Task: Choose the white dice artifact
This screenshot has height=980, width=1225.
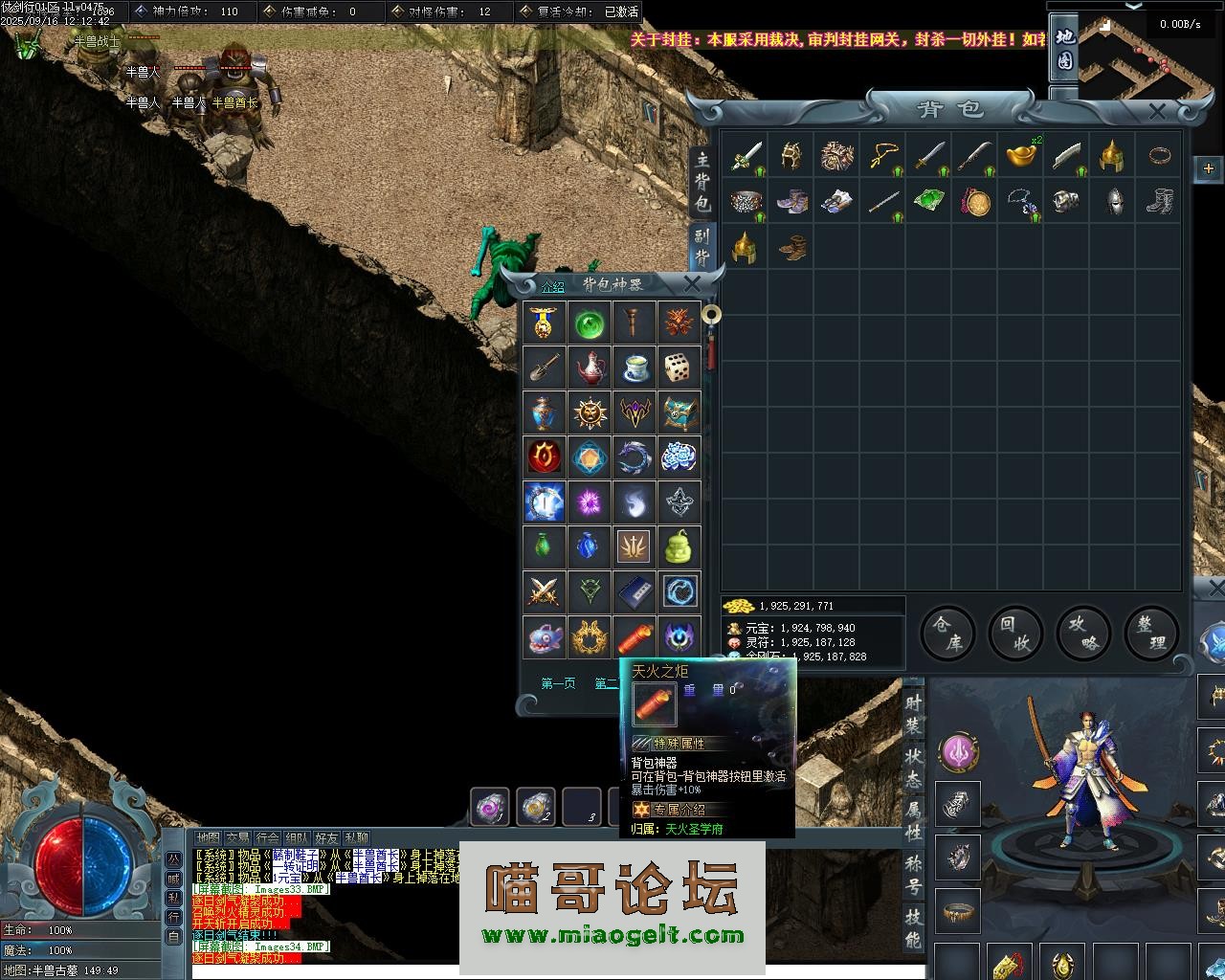Action: (x=679, y=367)
